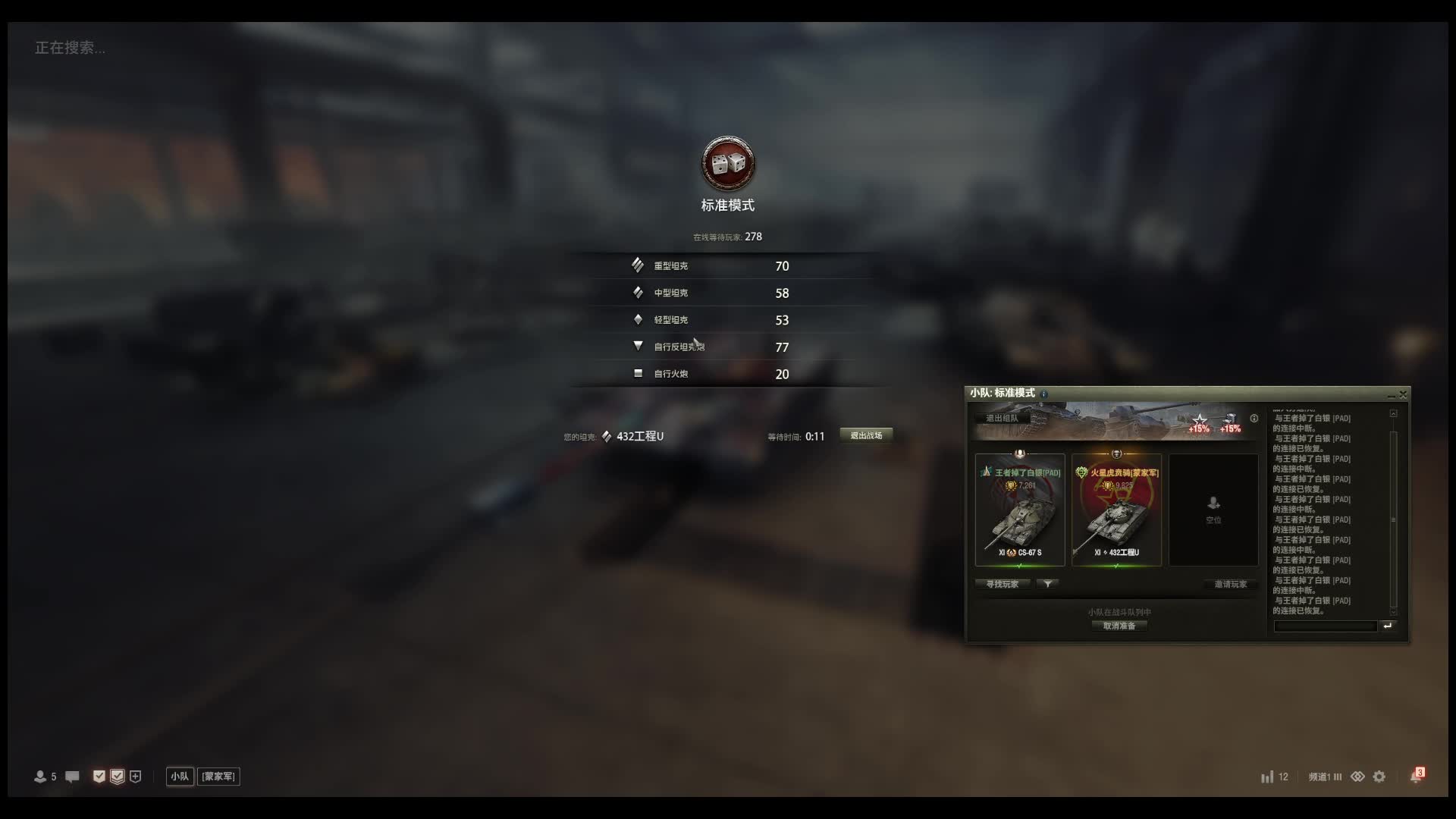
Task: Cancel ready with the 取消准备 button
Action: point(1119,626)
